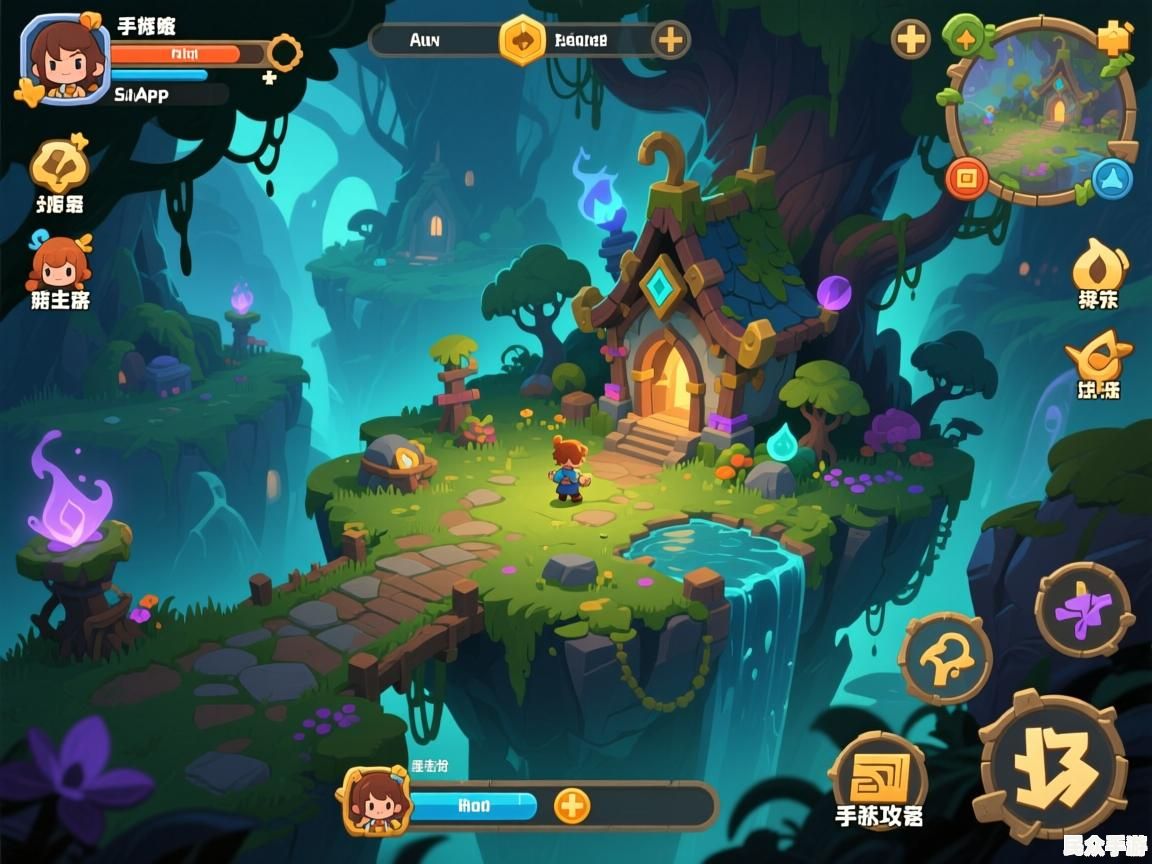Click the round plus button left of the minimap
Screen dimensions: 1152x864
[910, 40]
